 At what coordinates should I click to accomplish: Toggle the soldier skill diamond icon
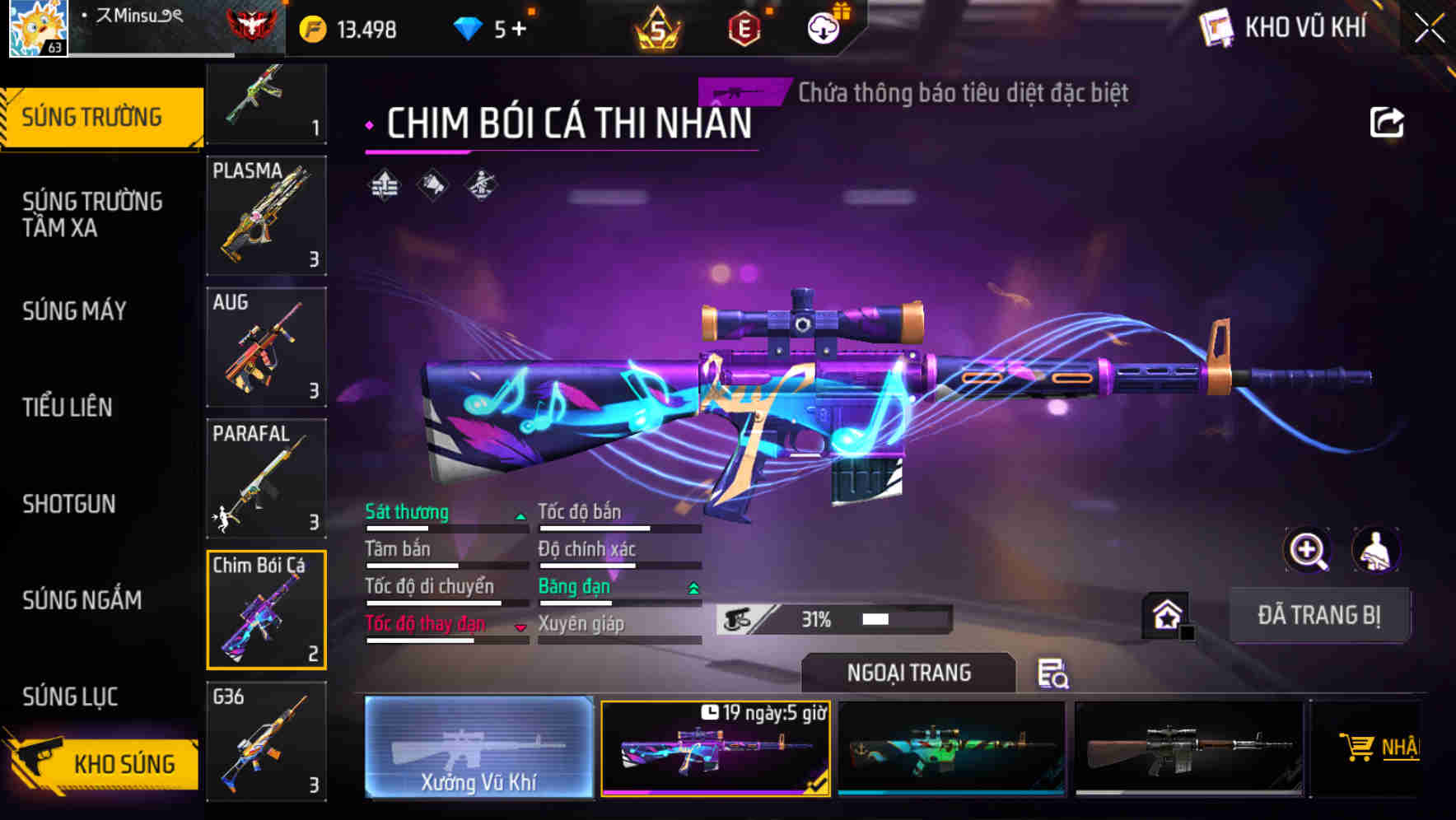pyautogui.click(x=480, y=184)
